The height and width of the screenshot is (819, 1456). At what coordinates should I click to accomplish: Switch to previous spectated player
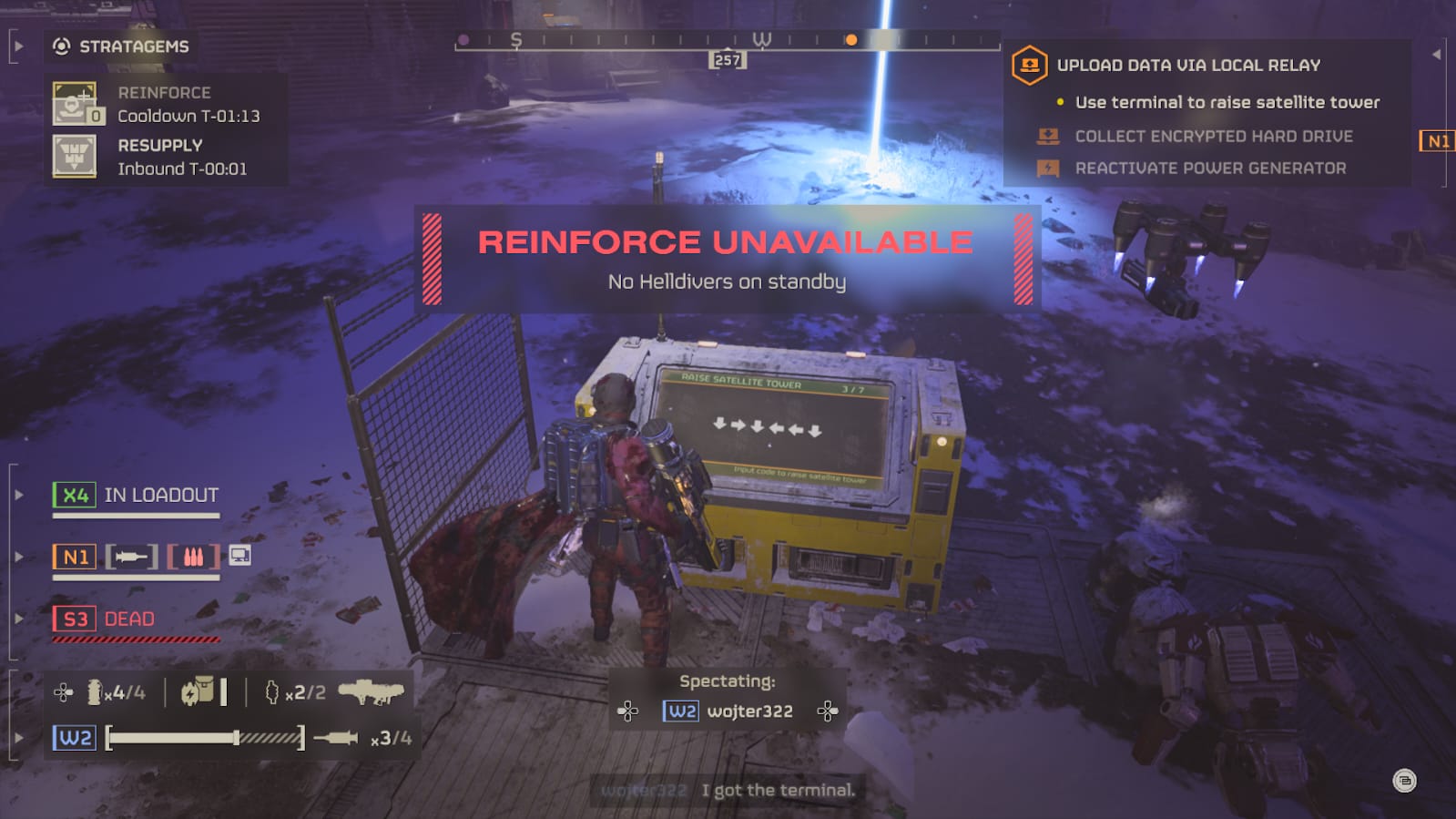[x=628, y=712]
